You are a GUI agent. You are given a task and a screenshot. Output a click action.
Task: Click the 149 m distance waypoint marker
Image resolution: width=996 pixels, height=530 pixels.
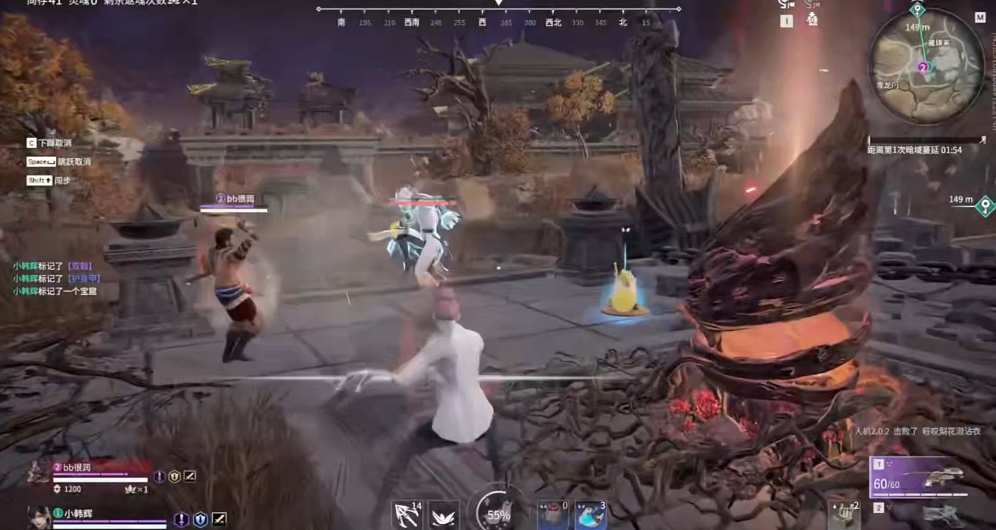coord(985,206)
